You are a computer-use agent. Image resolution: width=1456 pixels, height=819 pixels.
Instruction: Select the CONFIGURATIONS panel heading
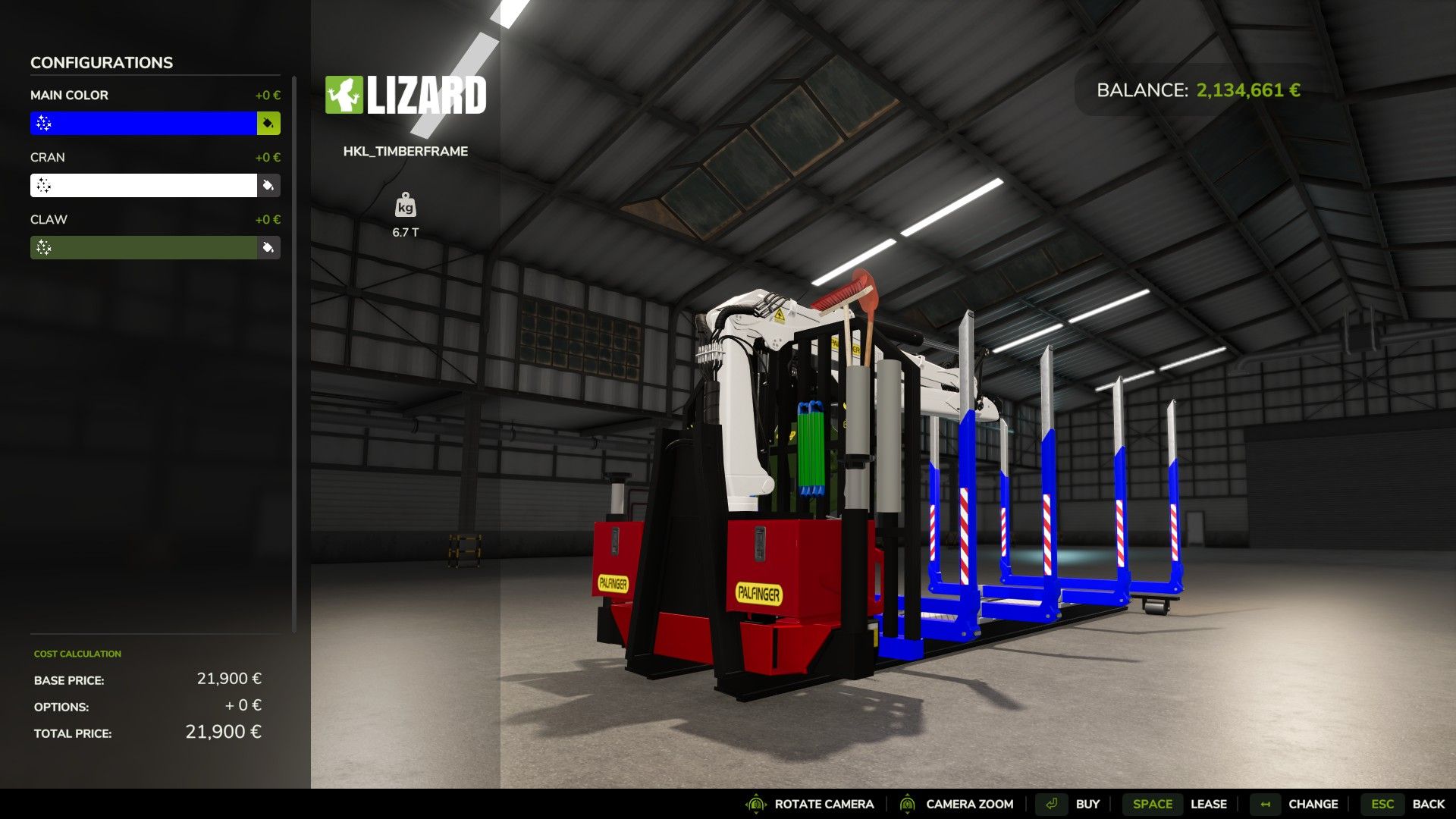click(x=101, y=62)
